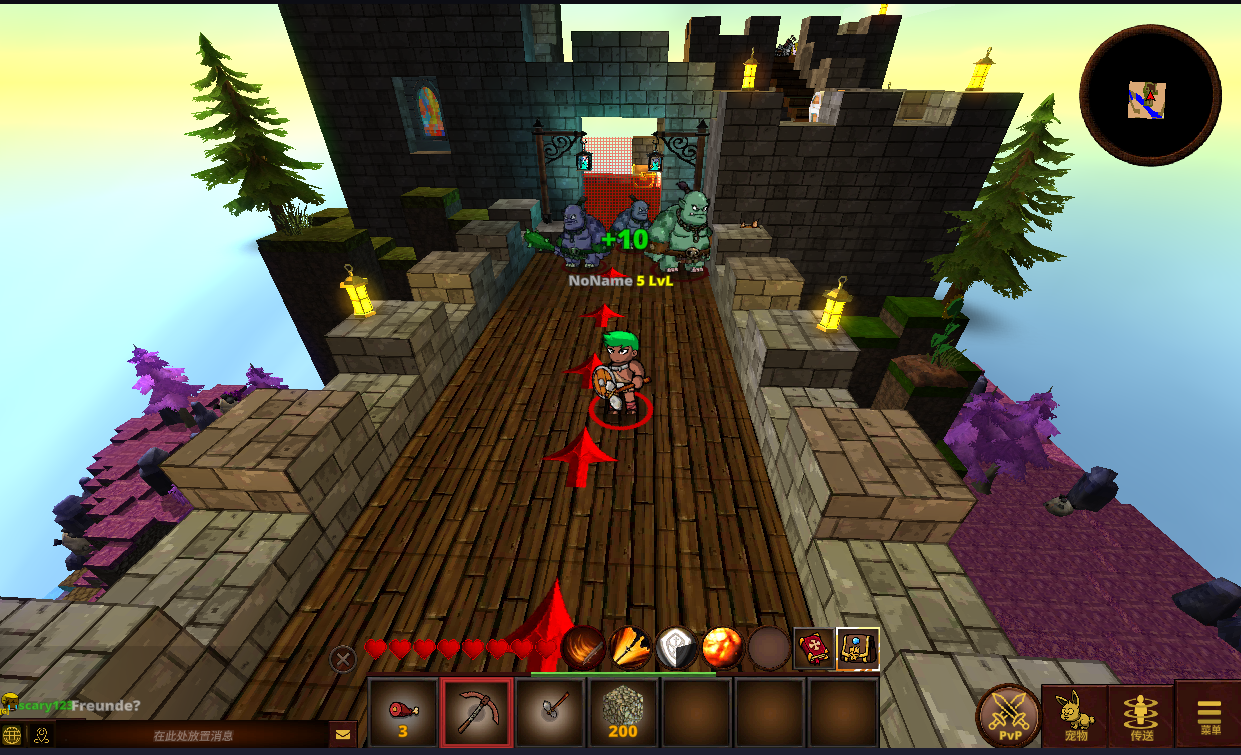This screenshot has width=1241, height=755.
Task: Cast the fireball ability
Action: 722,648
